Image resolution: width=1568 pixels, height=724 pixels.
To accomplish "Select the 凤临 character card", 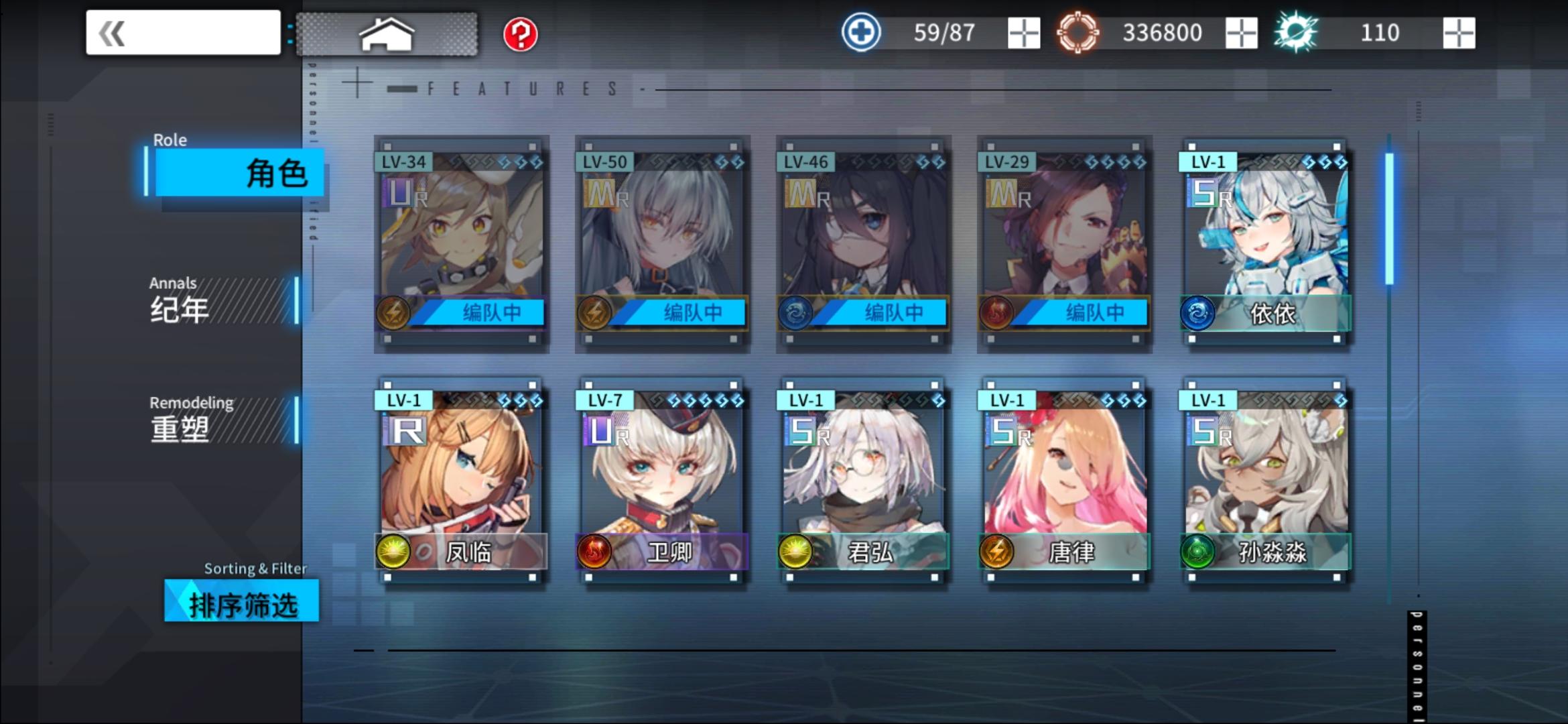I will tap(461, 479).
